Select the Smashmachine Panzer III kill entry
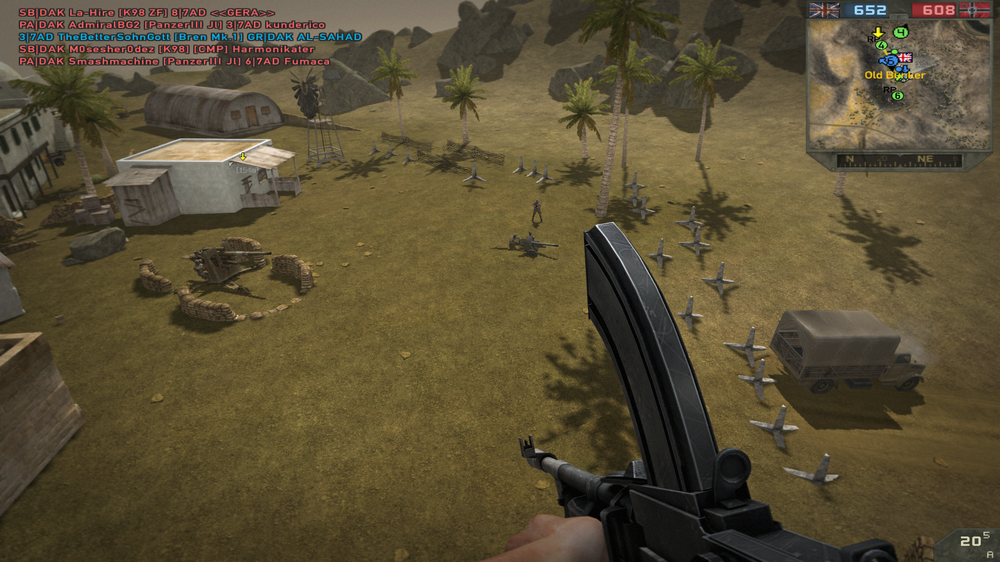The width and height of the screenshot is (1000, 562). click(174, 61)
